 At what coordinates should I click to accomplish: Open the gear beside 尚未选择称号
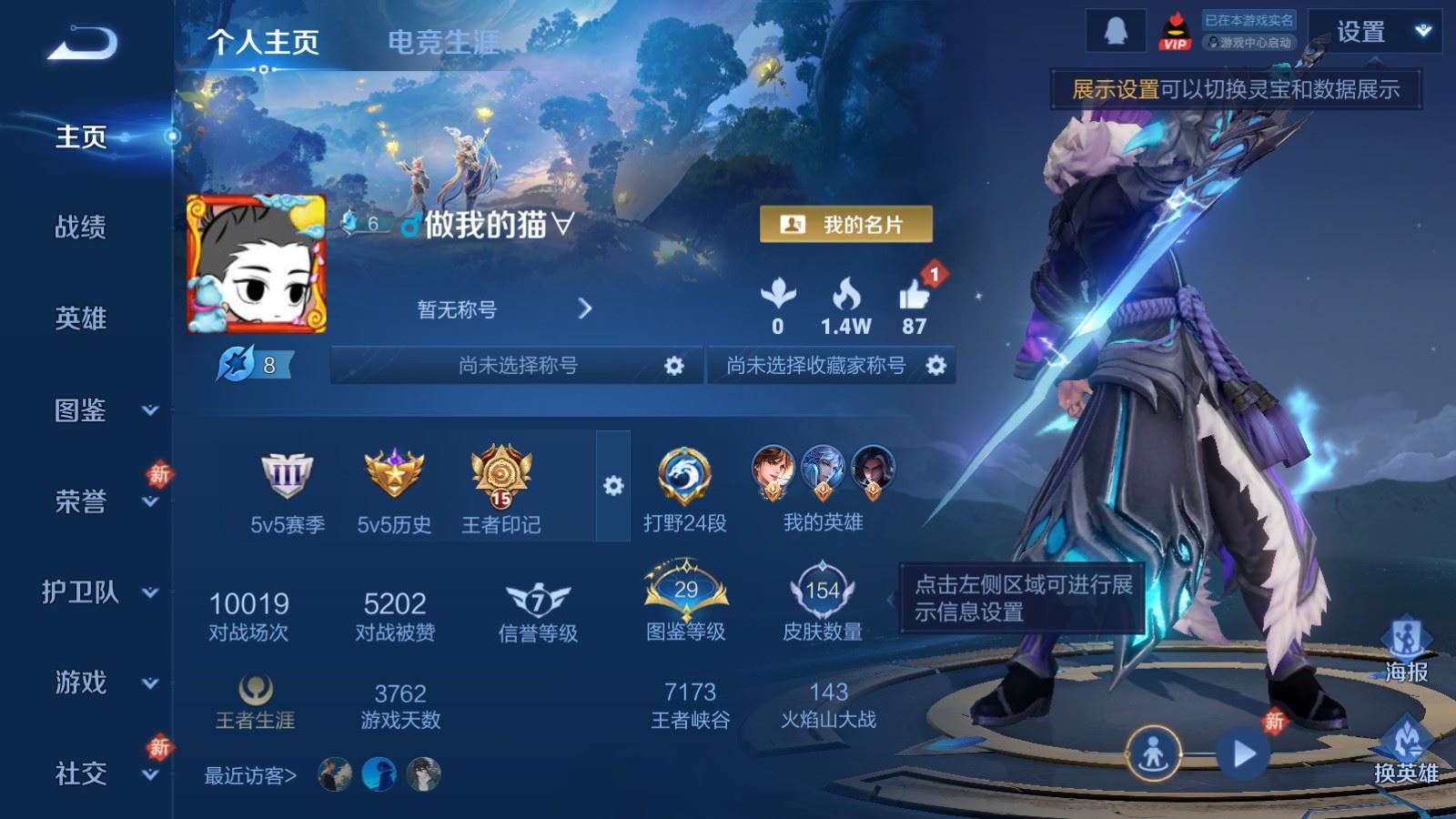pos(673,364)
